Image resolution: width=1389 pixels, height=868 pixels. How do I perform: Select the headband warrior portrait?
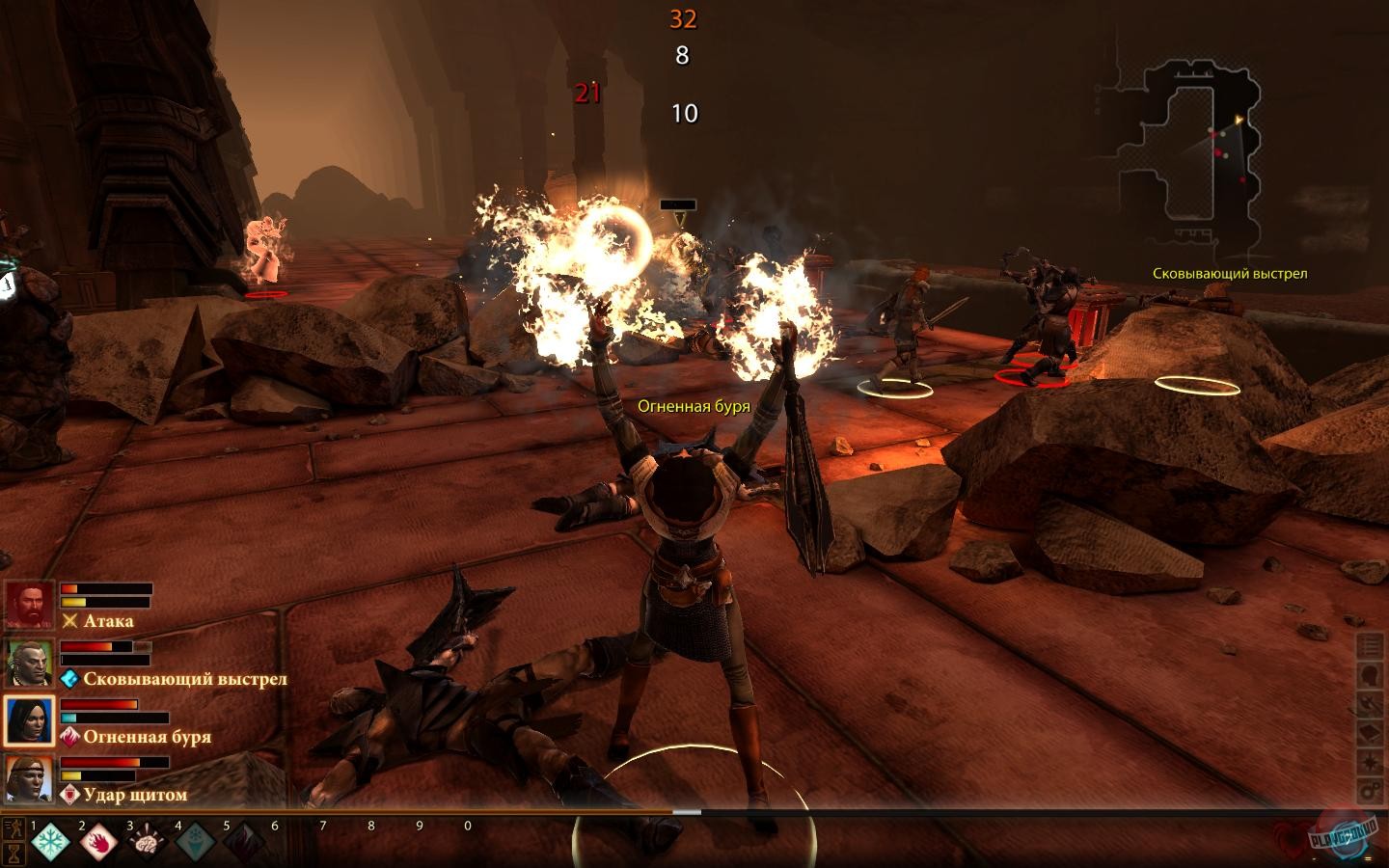pyautogui.click(x=30, y=779)
